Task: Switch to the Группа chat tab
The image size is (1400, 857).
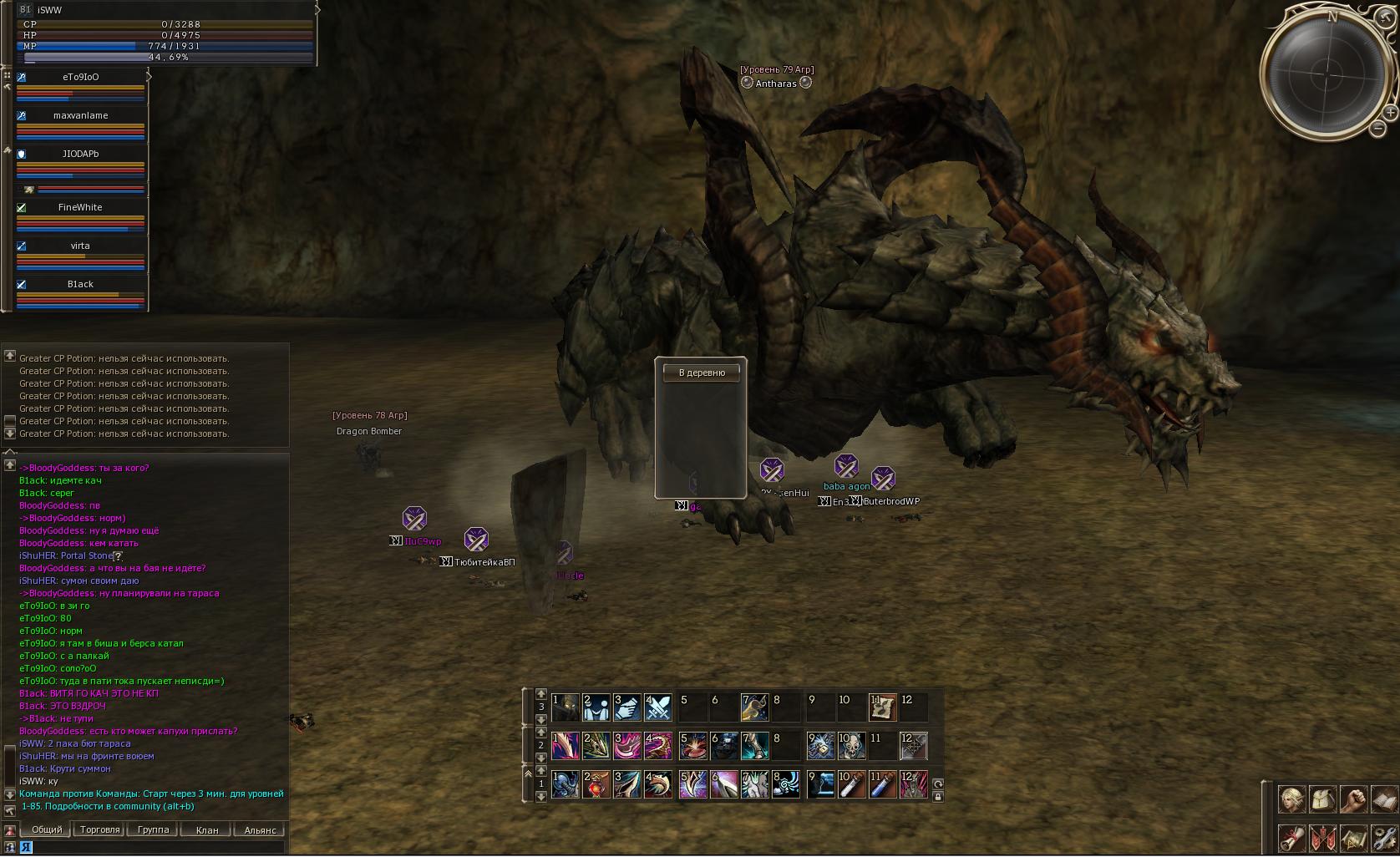Action: pyautogui.click(x=153, y=829)
